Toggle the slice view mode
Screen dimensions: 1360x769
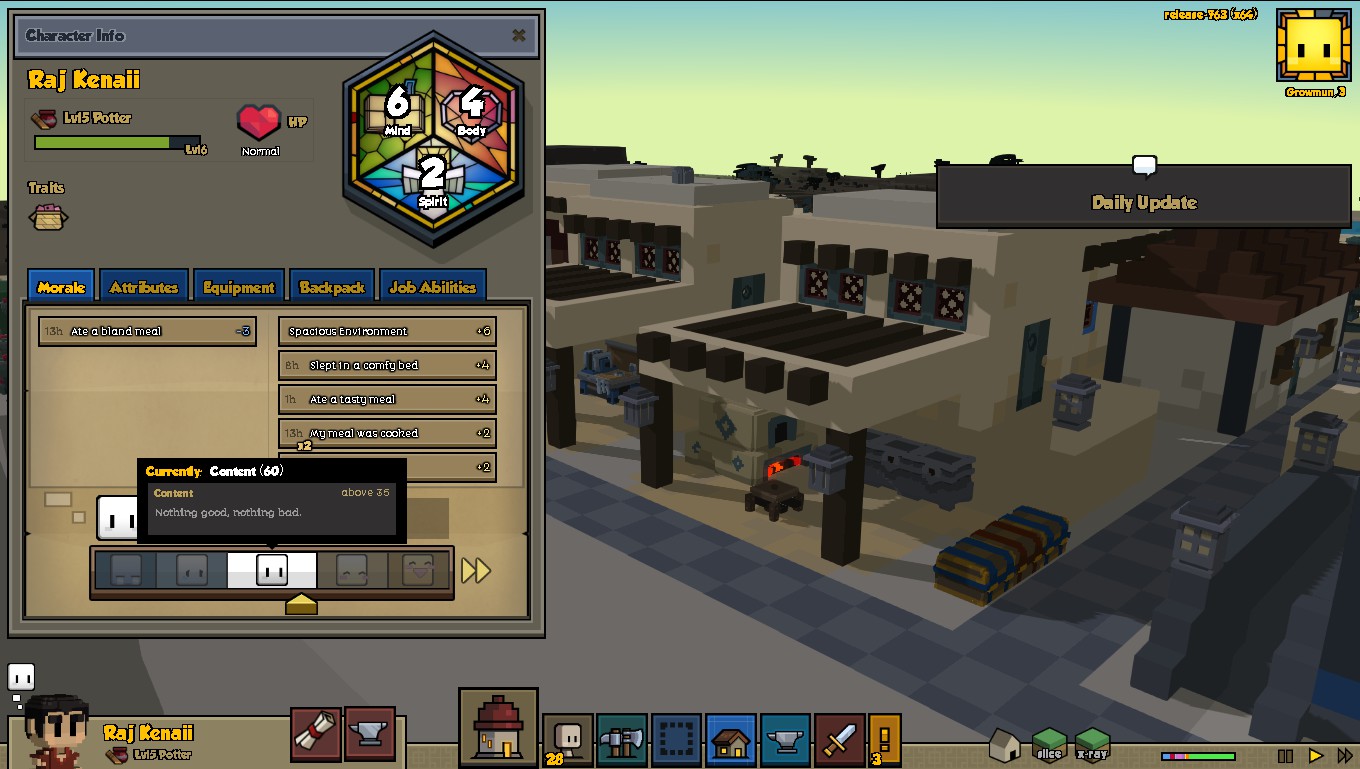point(1049,744)
